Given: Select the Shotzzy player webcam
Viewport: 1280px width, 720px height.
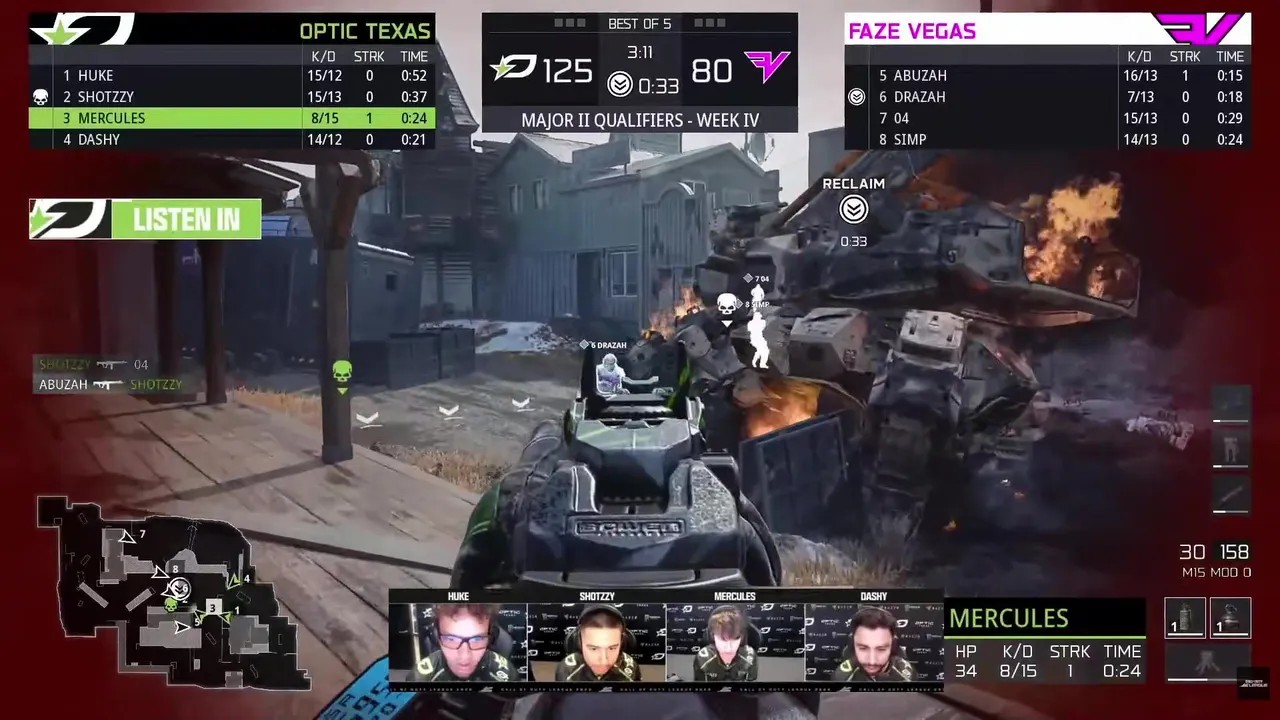Looking at the screenshot, I should (x=597, y=641).
